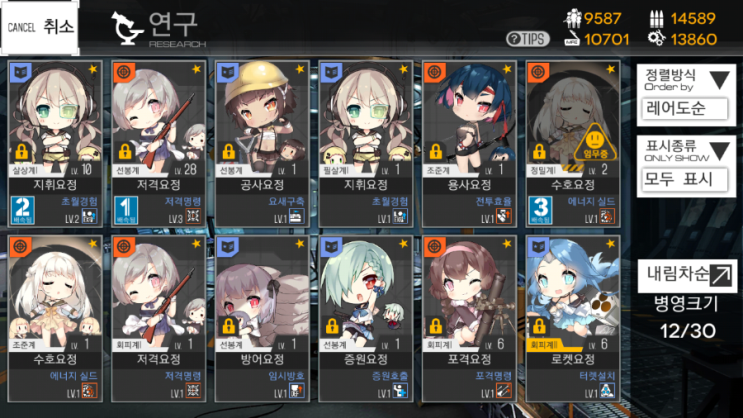Toggle the 내림차순 sort direction
Screen dimensions: 743x418
(690, 274)
